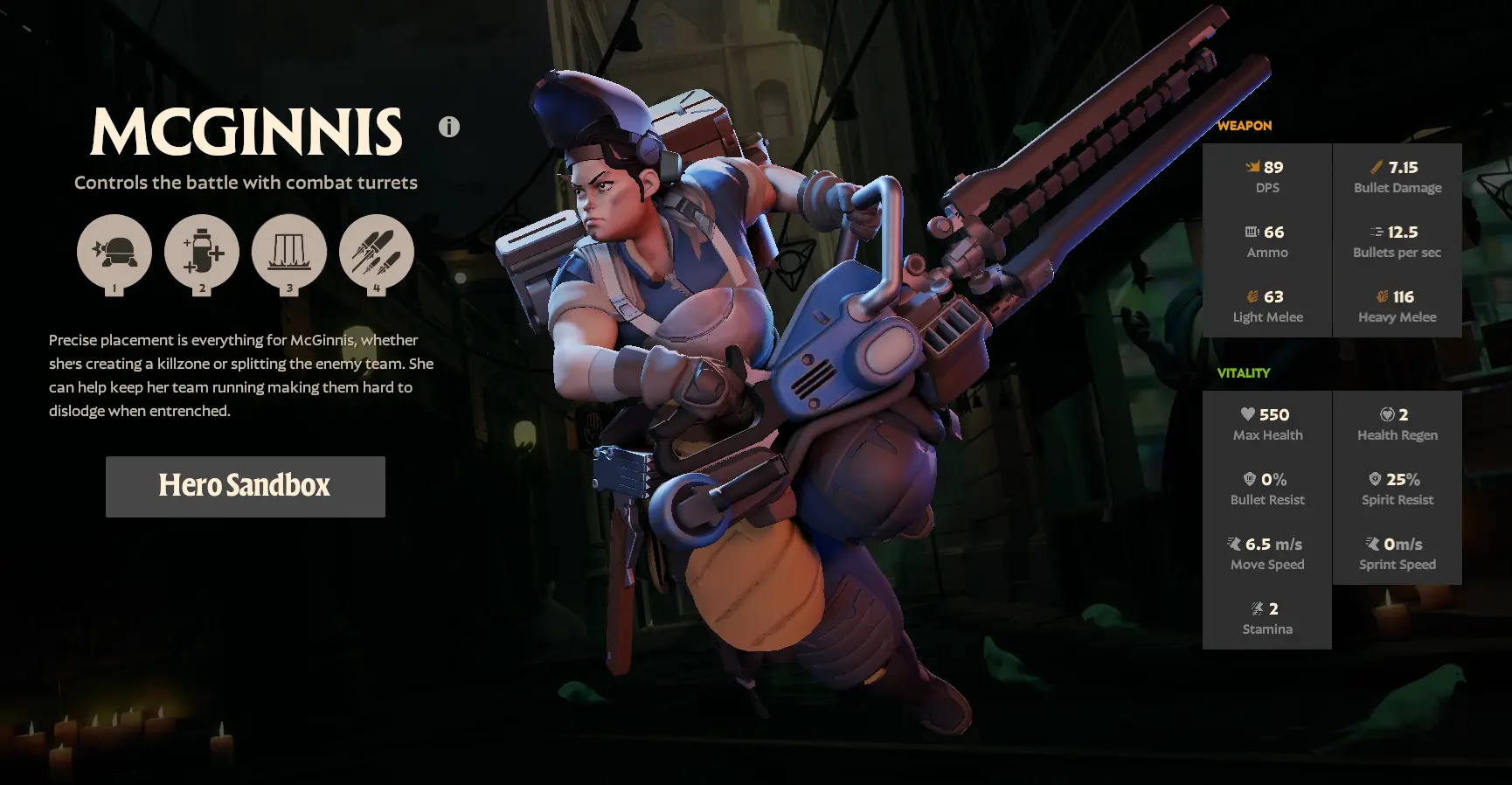Open the Hero Sandbox
1512x785 pixels.
coord(245,486)
